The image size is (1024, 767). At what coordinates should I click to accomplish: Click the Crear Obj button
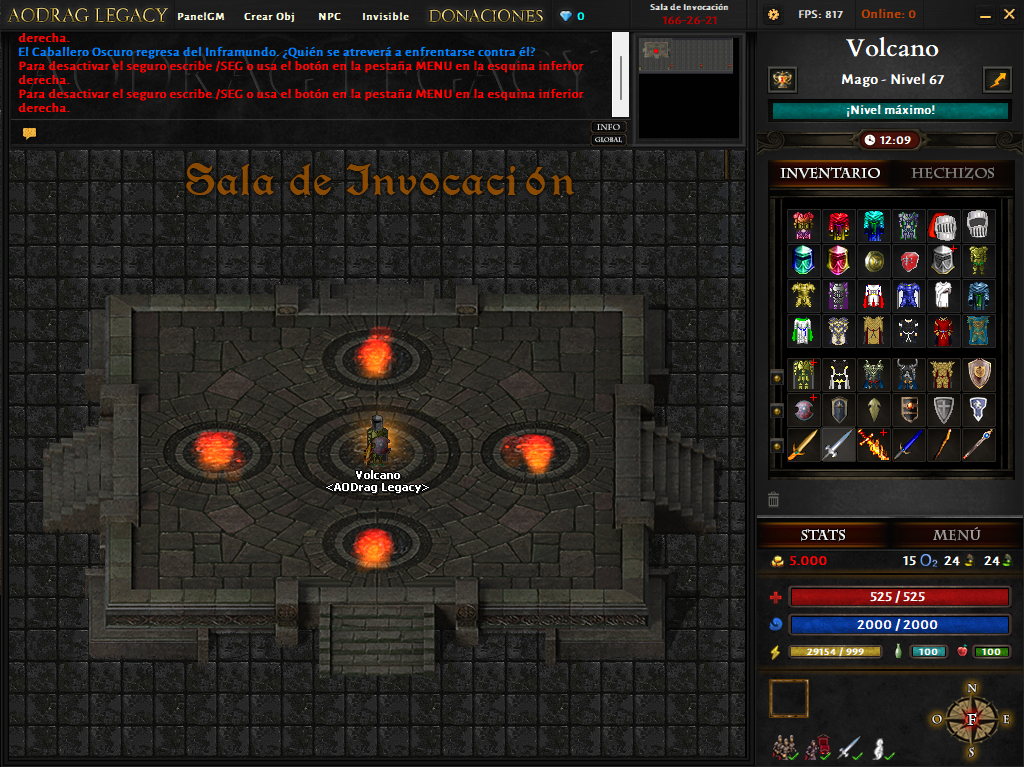coord(269,16)
